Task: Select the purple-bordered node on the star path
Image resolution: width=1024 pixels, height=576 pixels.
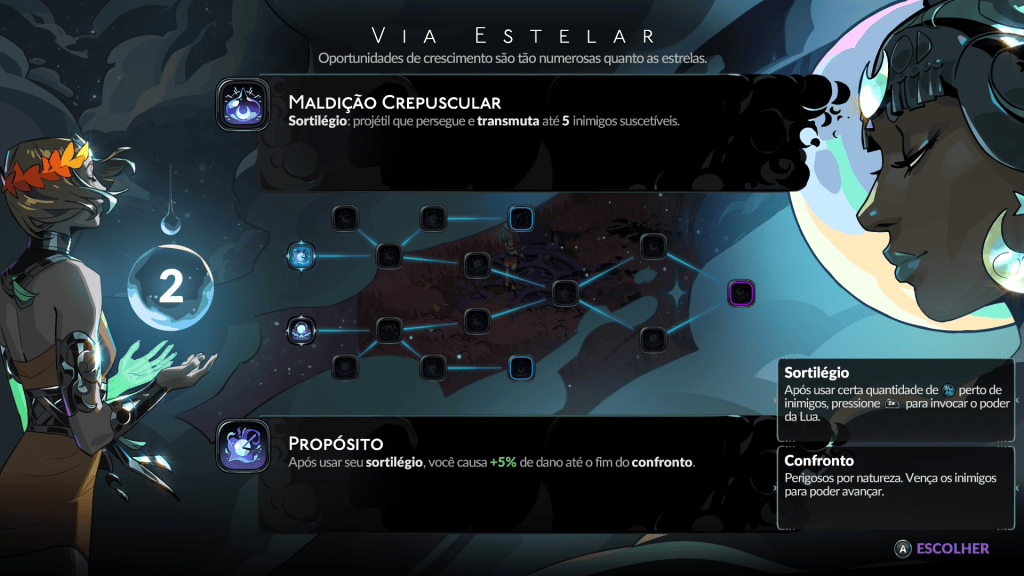Action: coord(741,293)
